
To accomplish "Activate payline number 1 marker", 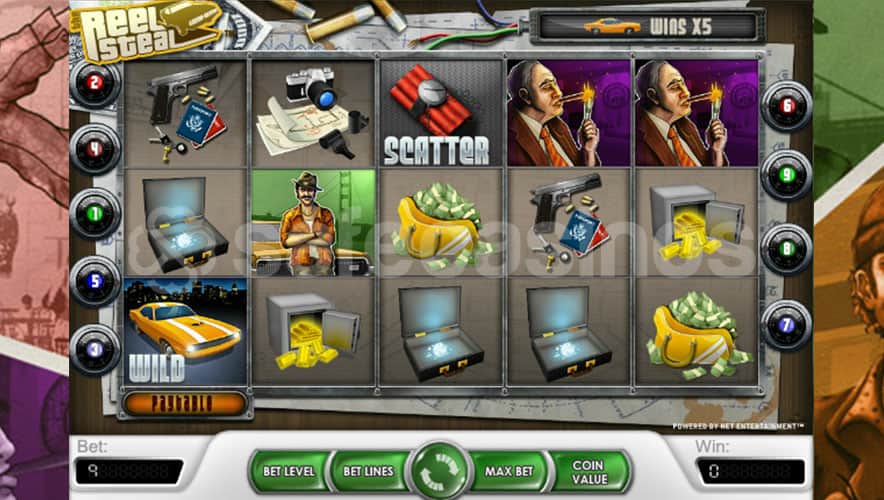I will point(95,214).
